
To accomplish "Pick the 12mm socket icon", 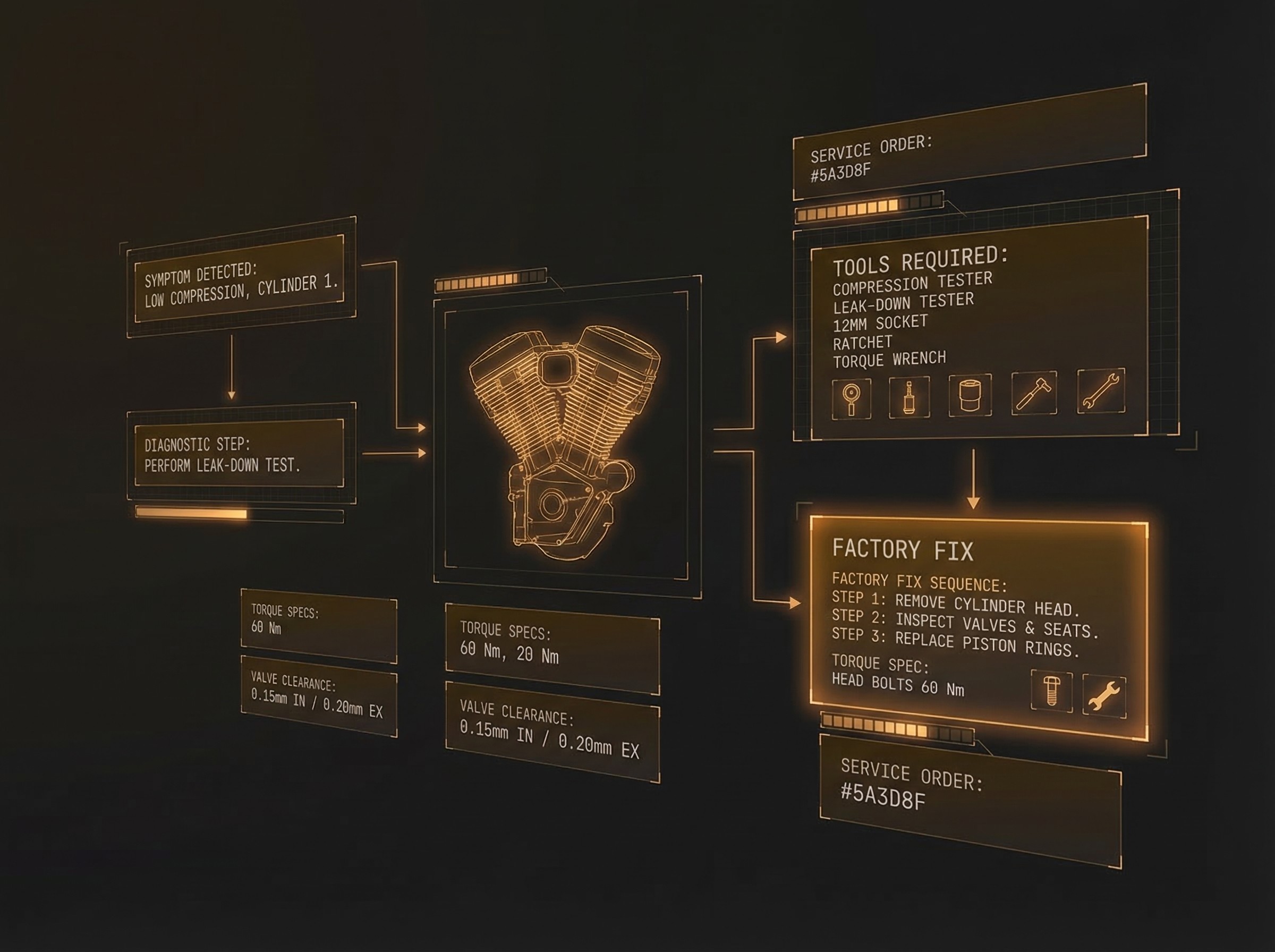I will pyautogui.click(x=970, y=395).
